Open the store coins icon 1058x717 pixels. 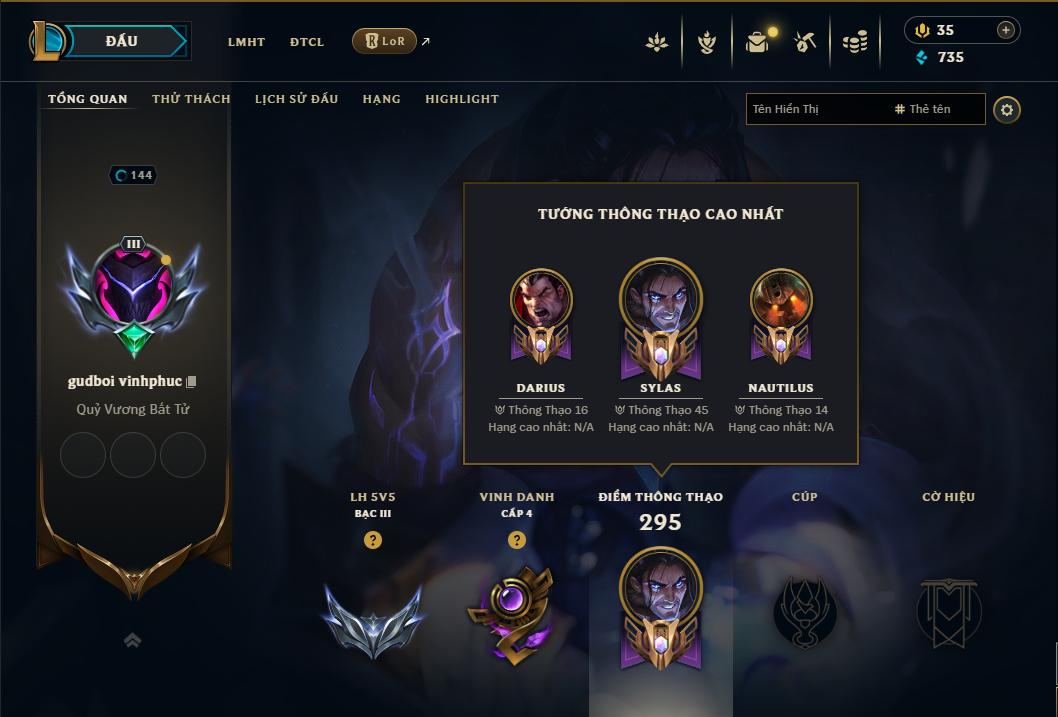coord(855,42)
